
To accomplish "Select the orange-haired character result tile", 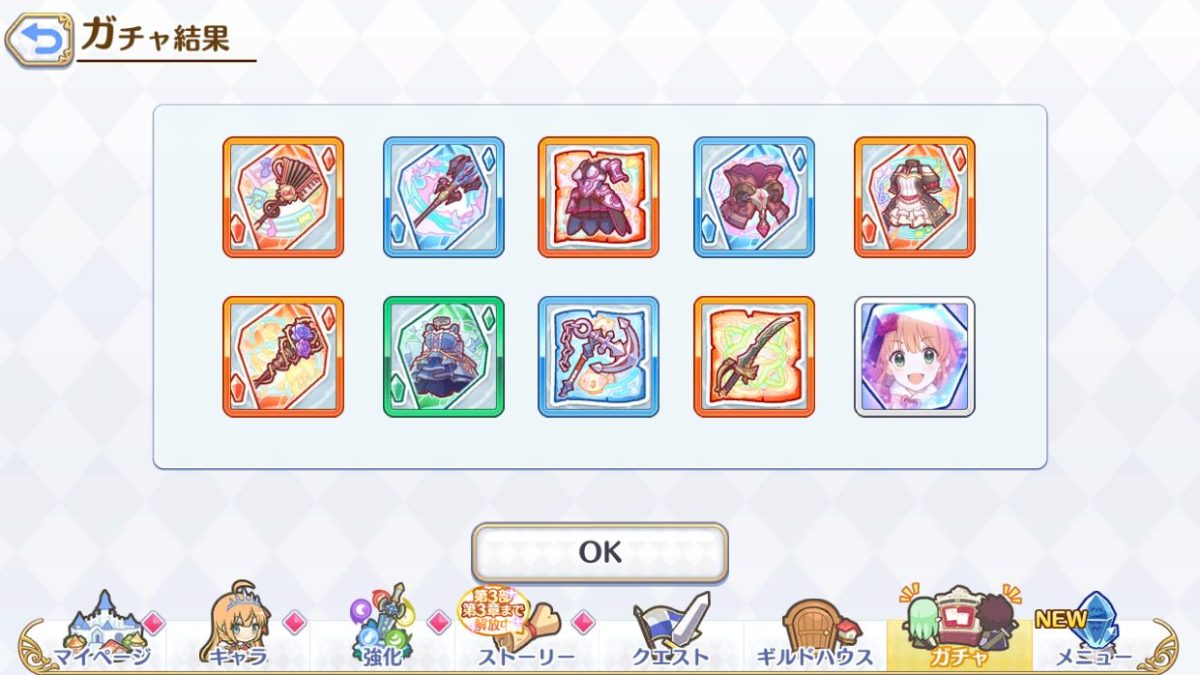I will coord(914,356).
